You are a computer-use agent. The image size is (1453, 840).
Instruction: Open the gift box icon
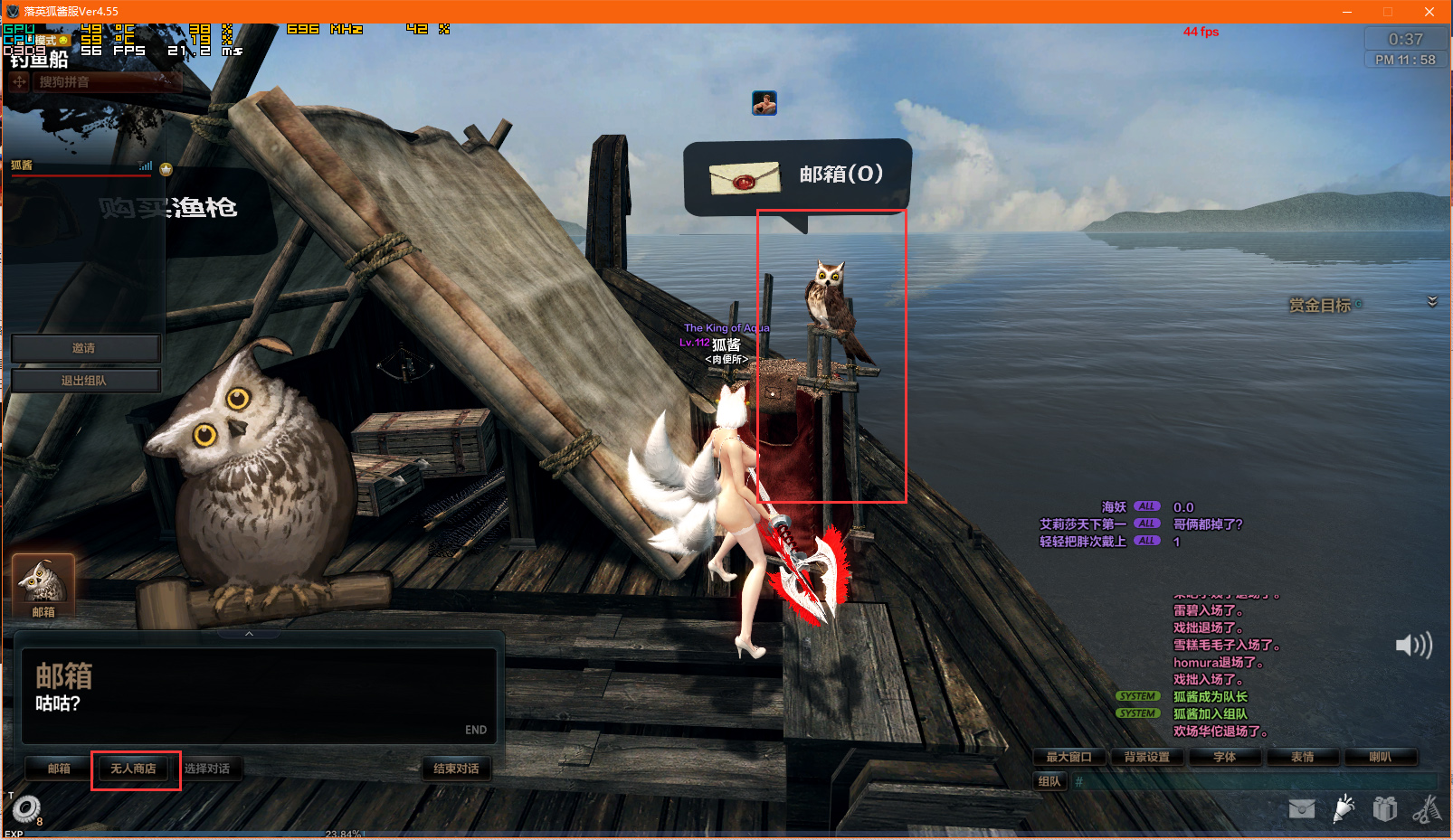(x=1384, y=807)
